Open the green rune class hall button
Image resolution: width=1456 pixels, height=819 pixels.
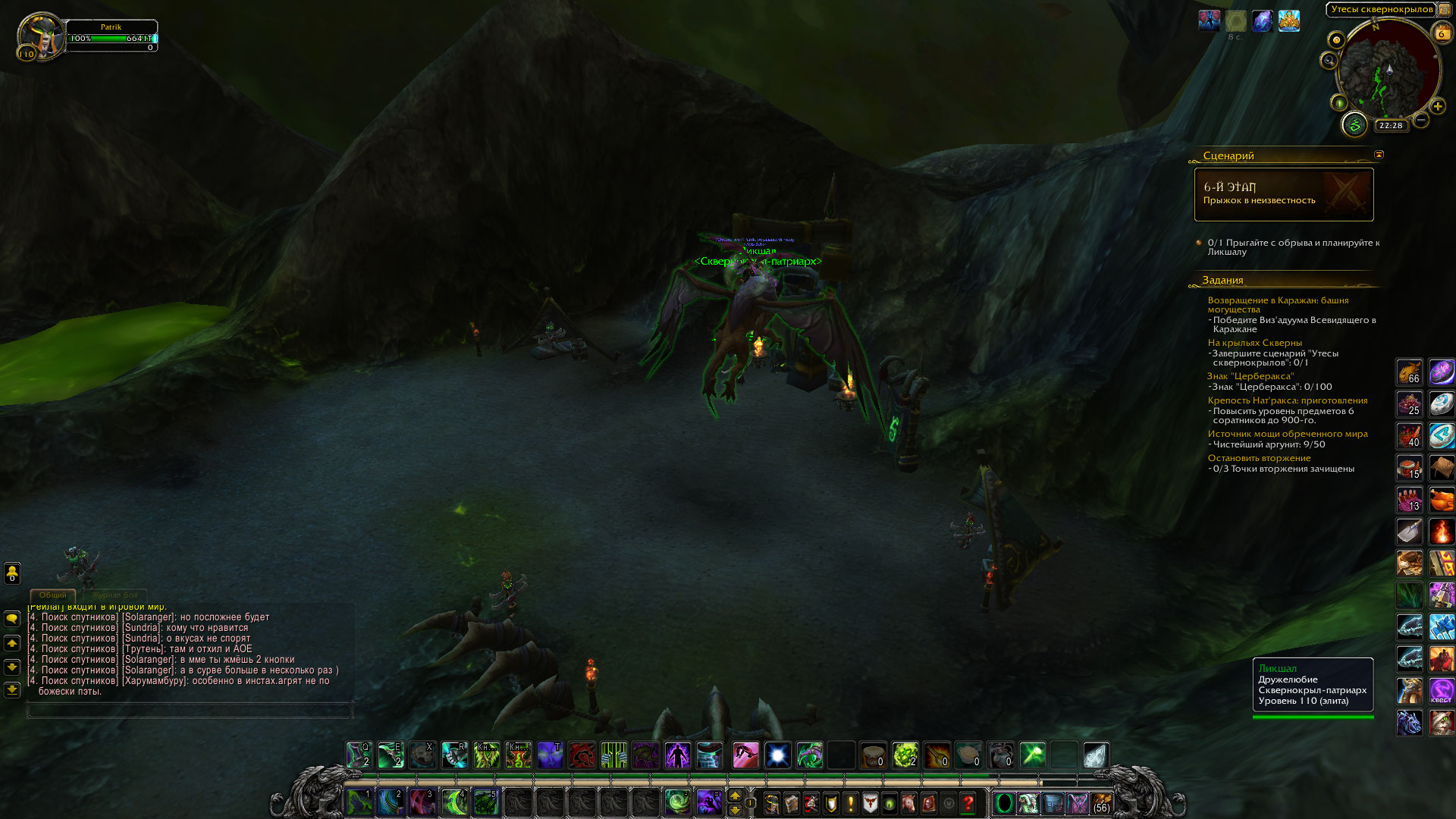[1354, 125]
